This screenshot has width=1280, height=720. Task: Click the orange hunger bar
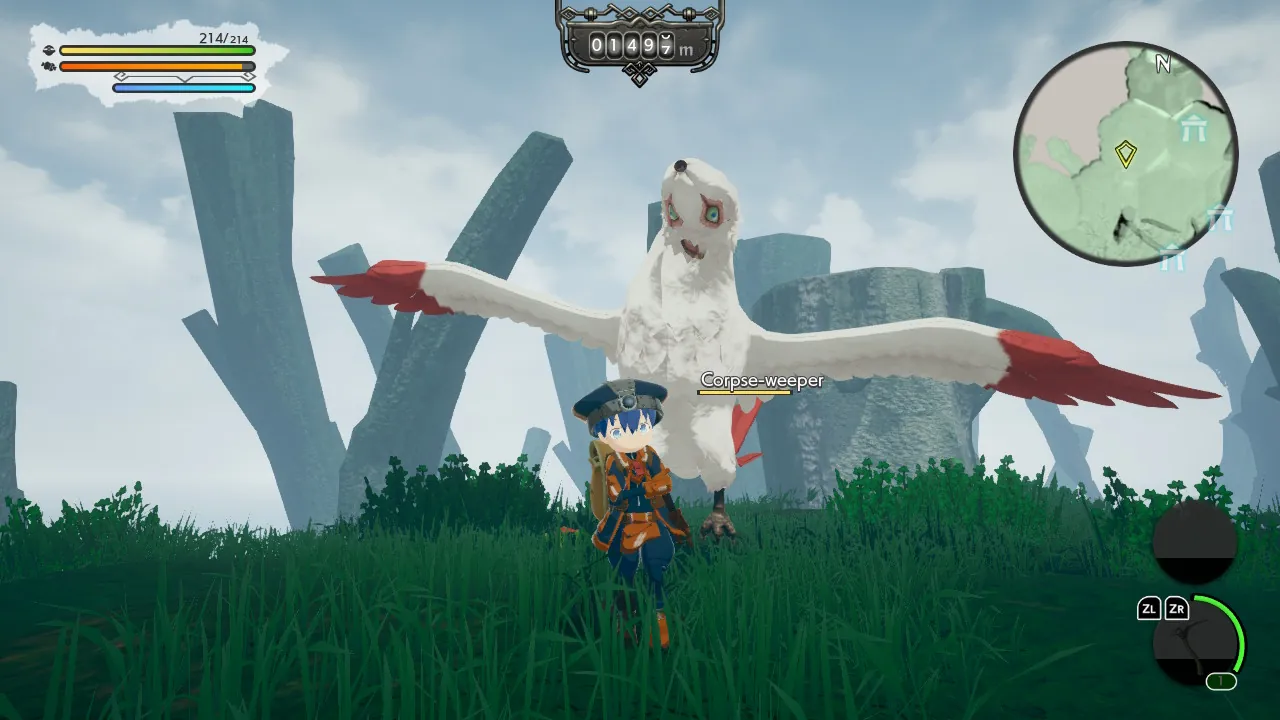[x=152, y=66]
